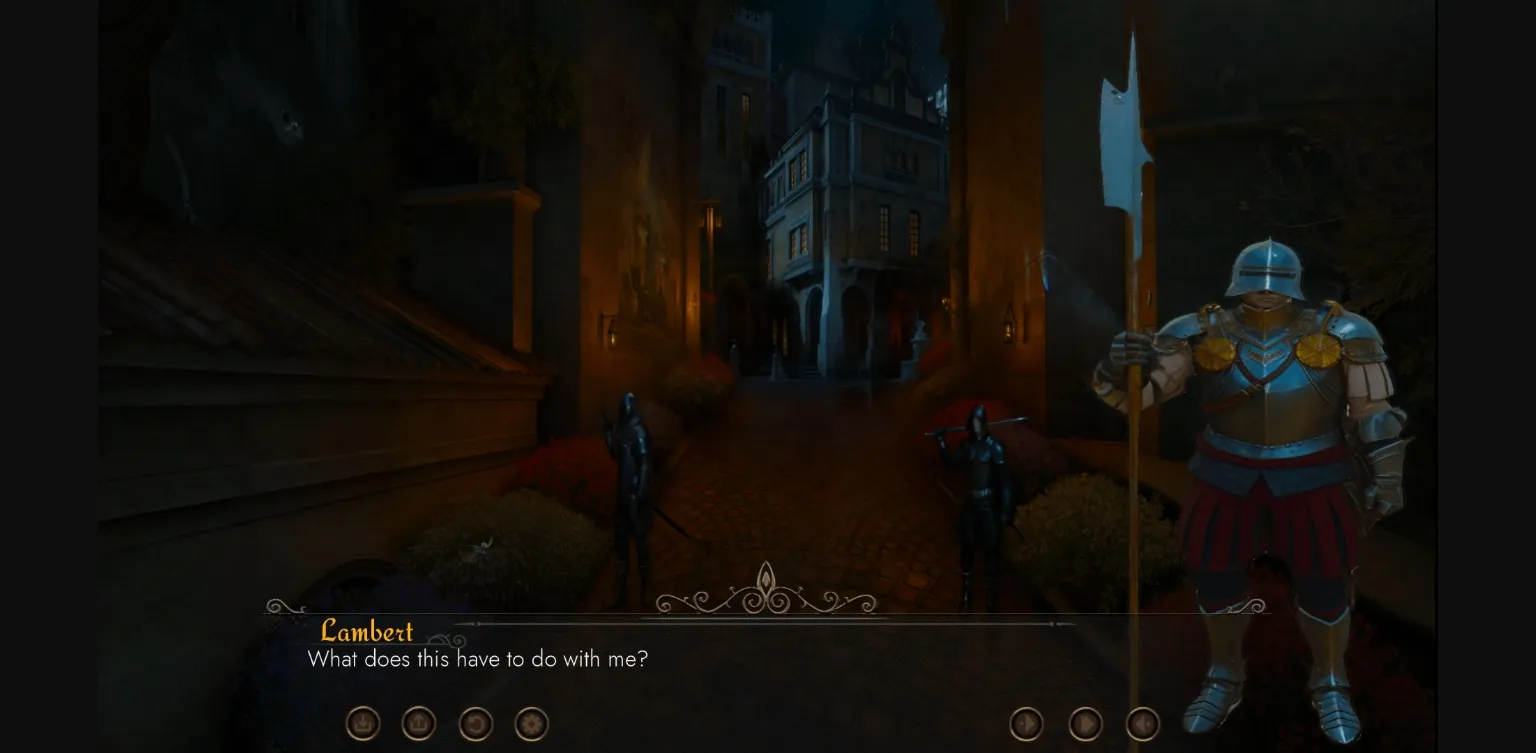Toggle auto-play dialogue mode
This screenshot has height=753, width=1536.
click(x=1026, y=723)
